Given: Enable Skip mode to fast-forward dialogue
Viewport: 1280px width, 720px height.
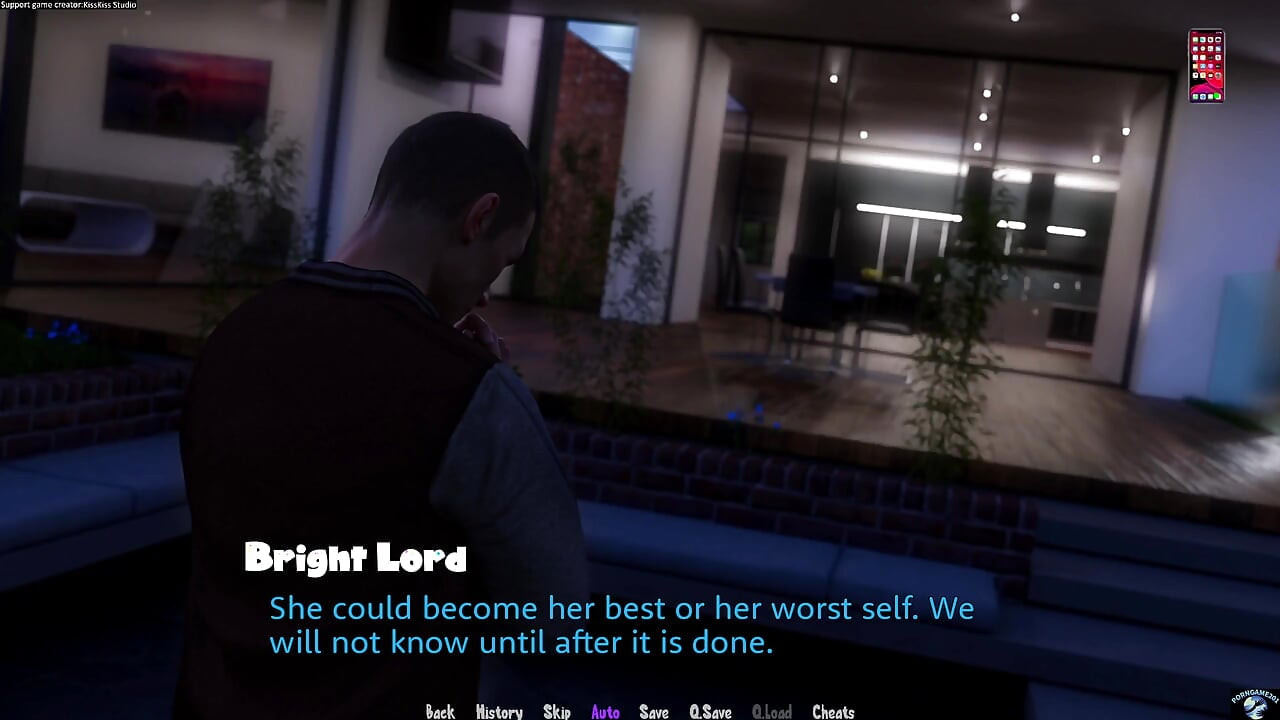Looking at the screenshot, I should [557, 711].
